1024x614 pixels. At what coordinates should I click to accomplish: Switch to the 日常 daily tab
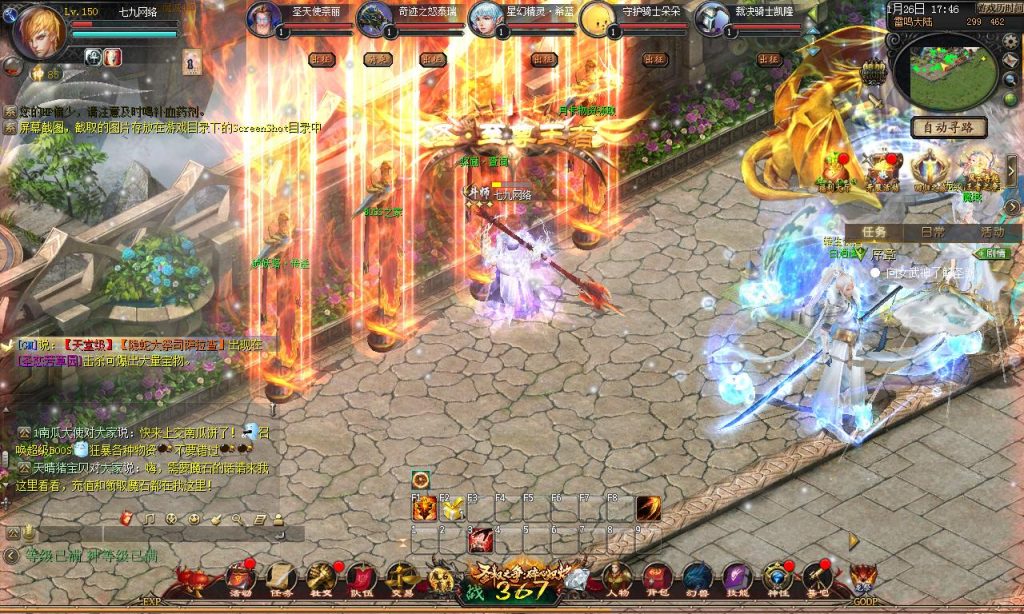pyautogui.click(x=932, y=231)
